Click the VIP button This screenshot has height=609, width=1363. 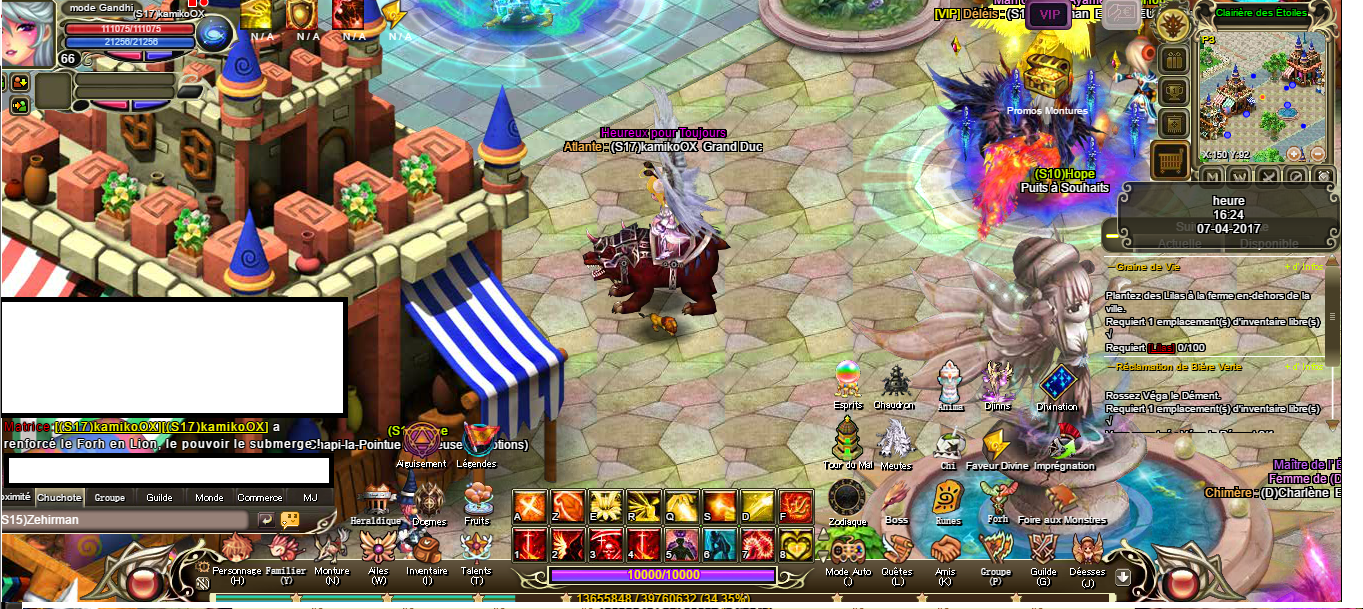(x=1050, y=14)
